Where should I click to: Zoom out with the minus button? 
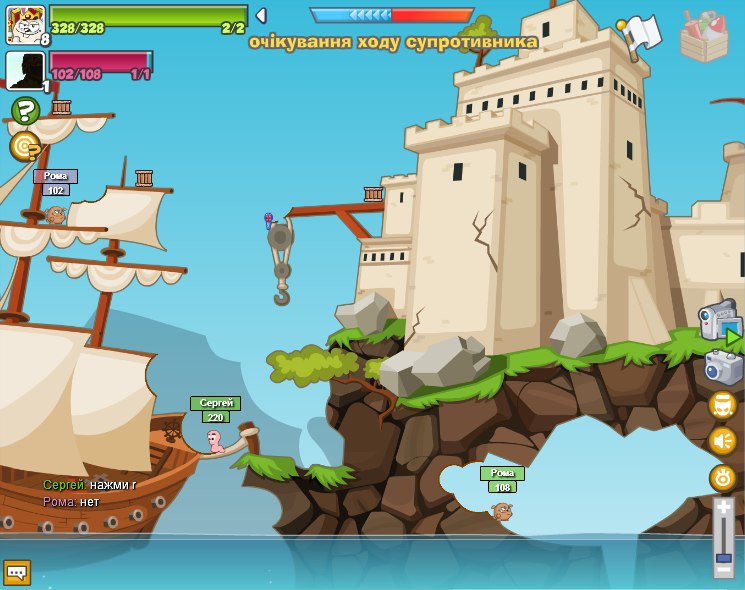tap(723, 570)
